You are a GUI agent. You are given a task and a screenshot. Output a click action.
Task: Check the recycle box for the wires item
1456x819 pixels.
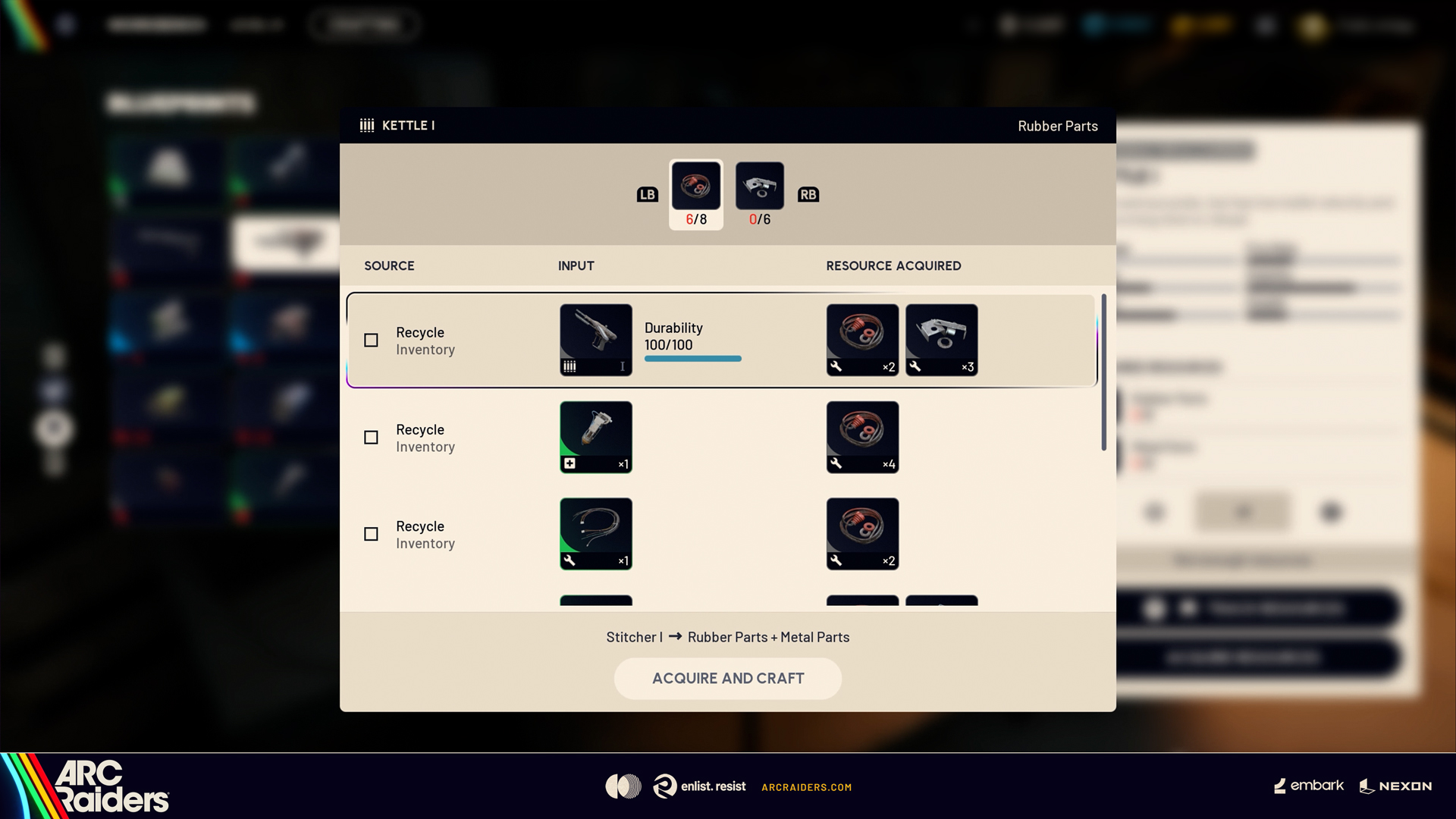(x=371, y=535)
